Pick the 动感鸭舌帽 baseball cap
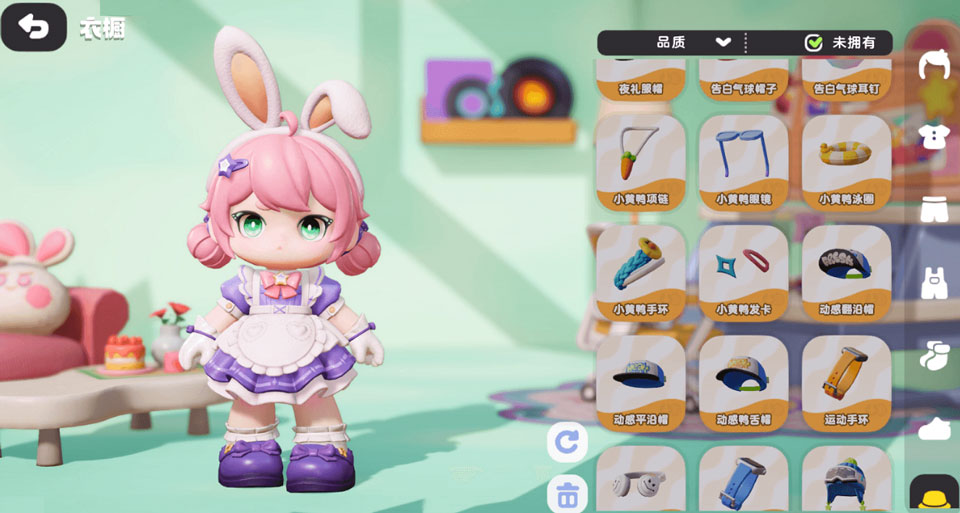The height and width of the screenshot is (513, 960). [x=744, y=382]
